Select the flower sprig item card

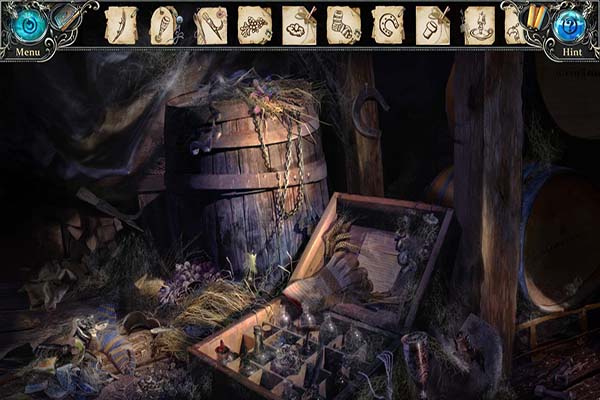coord(255,24)
